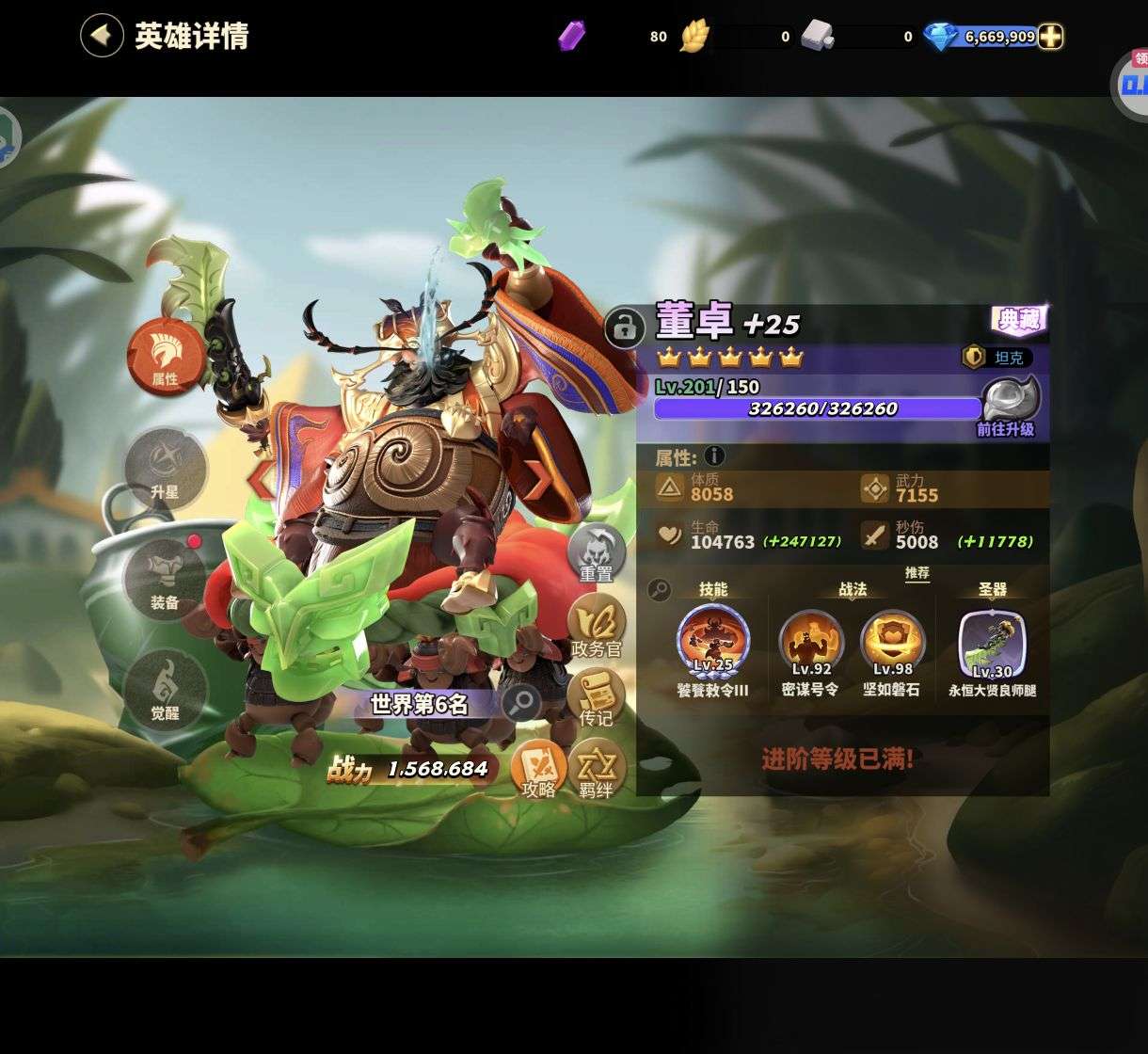Go back from the 英雄详情 screen

[102, 36]
